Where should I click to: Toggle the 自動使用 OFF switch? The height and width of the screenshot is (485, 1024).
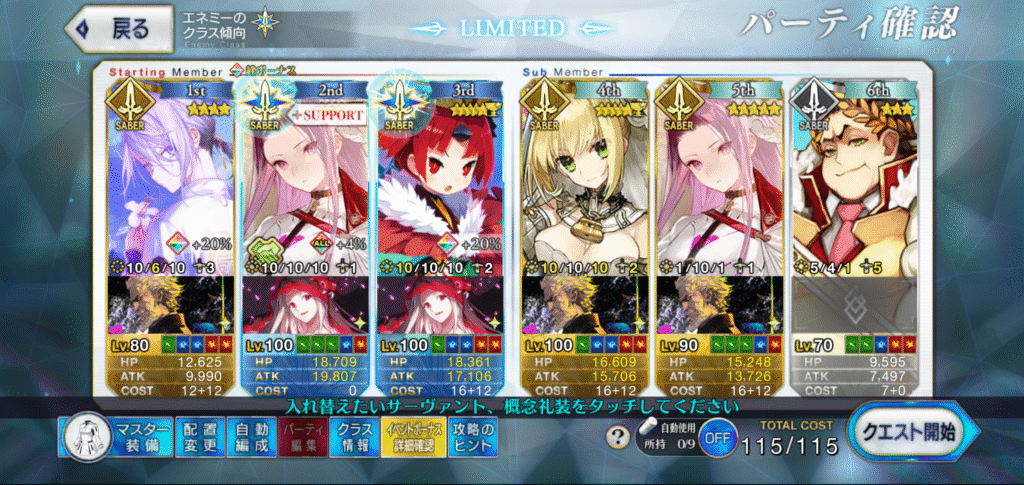pos(713,437)
